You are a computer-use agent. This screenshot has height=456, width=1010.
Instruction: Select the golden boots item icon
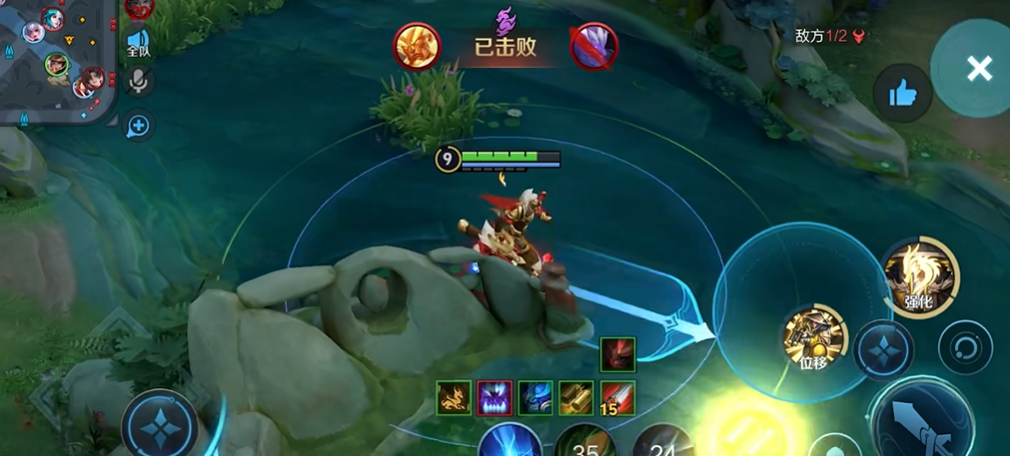point(576,398)
